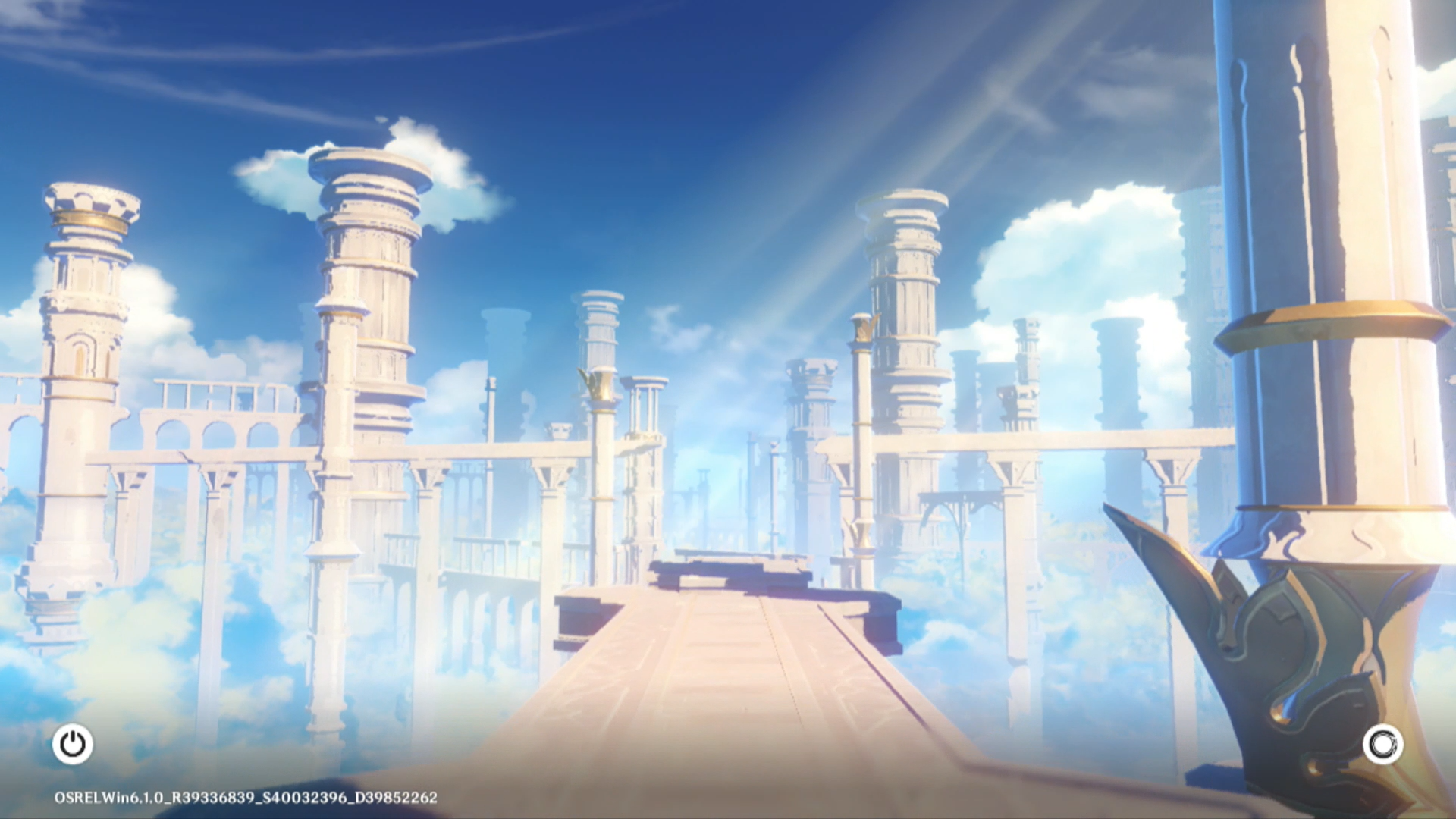The image size is (1456, 819).
Task: Click the power exit button
Action: pyautogui.click(x=73, y=744)
